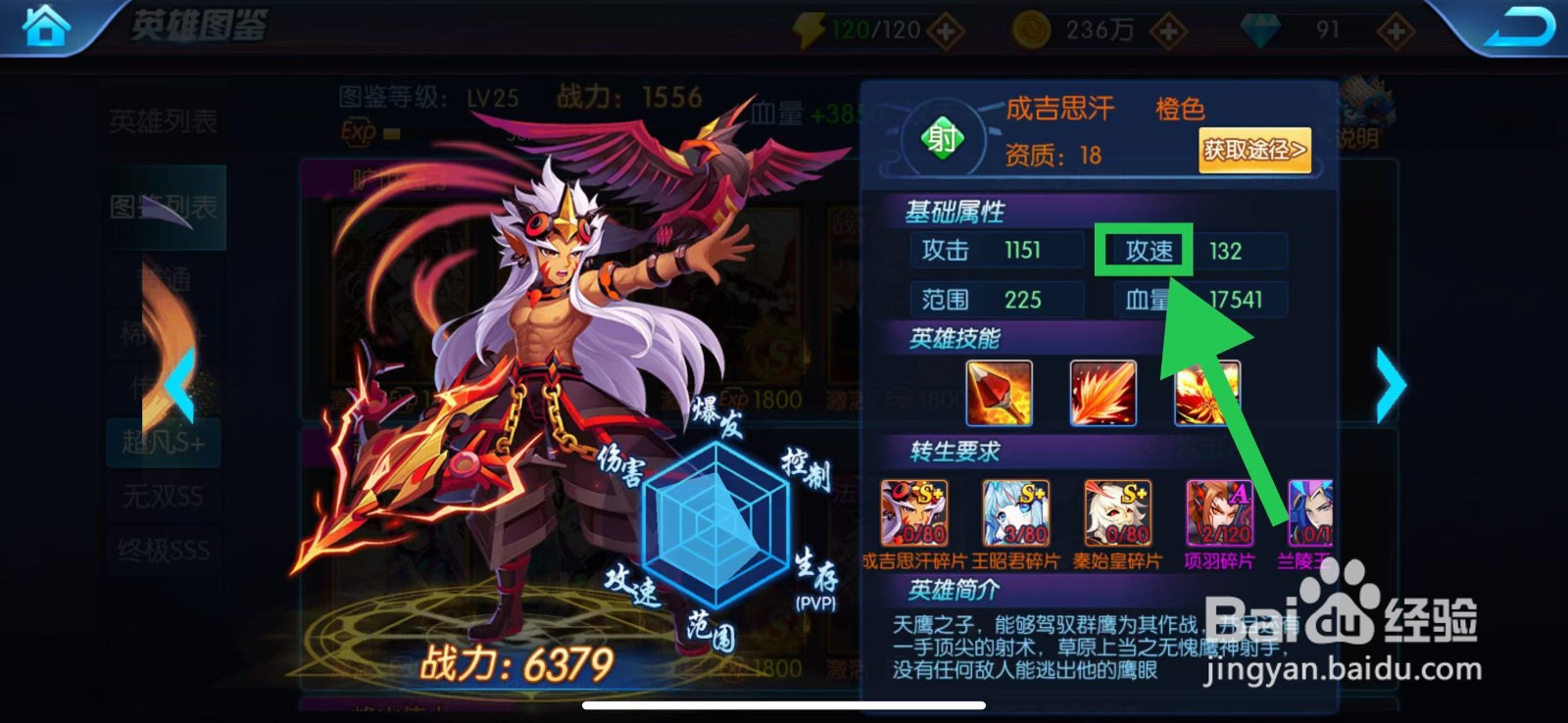1568x723 pixels.
Task: Select the flaming phoenix skill icon
Action: point(1203,393)
